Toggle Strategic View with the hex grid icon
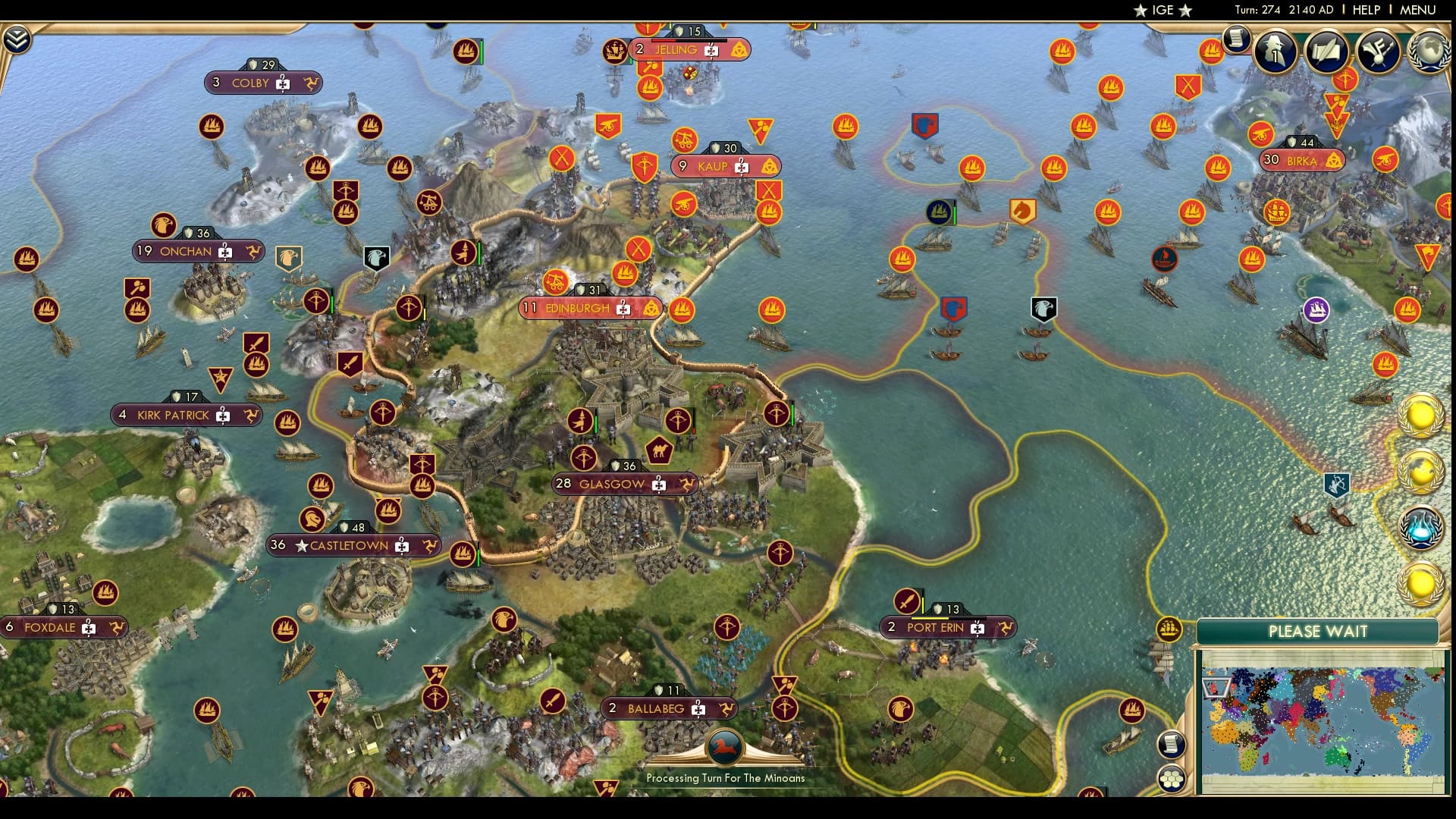 coord(1172,777)
